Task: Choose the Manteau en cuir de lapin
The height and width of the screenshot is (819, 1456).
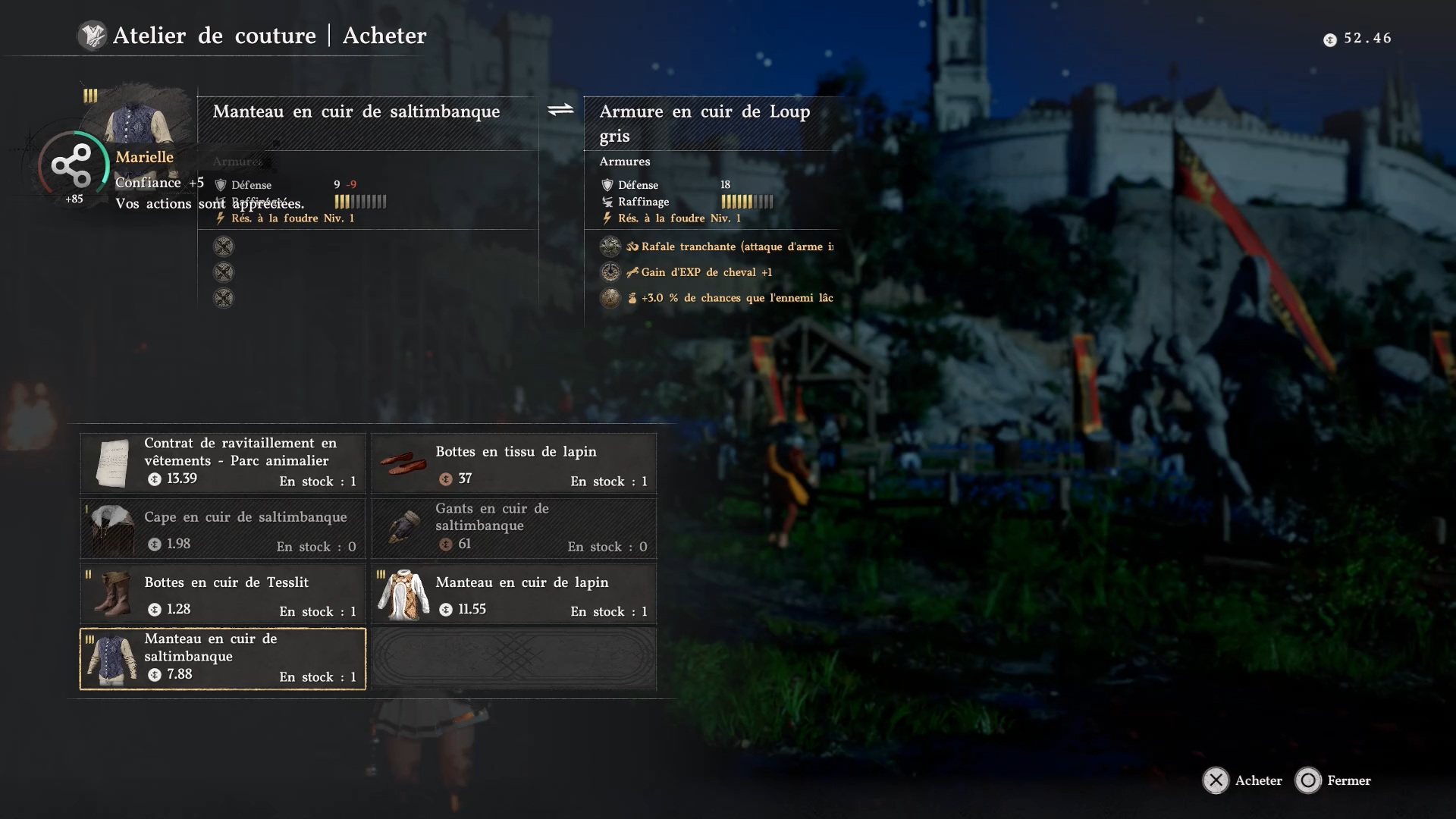Action: (514, 593)
